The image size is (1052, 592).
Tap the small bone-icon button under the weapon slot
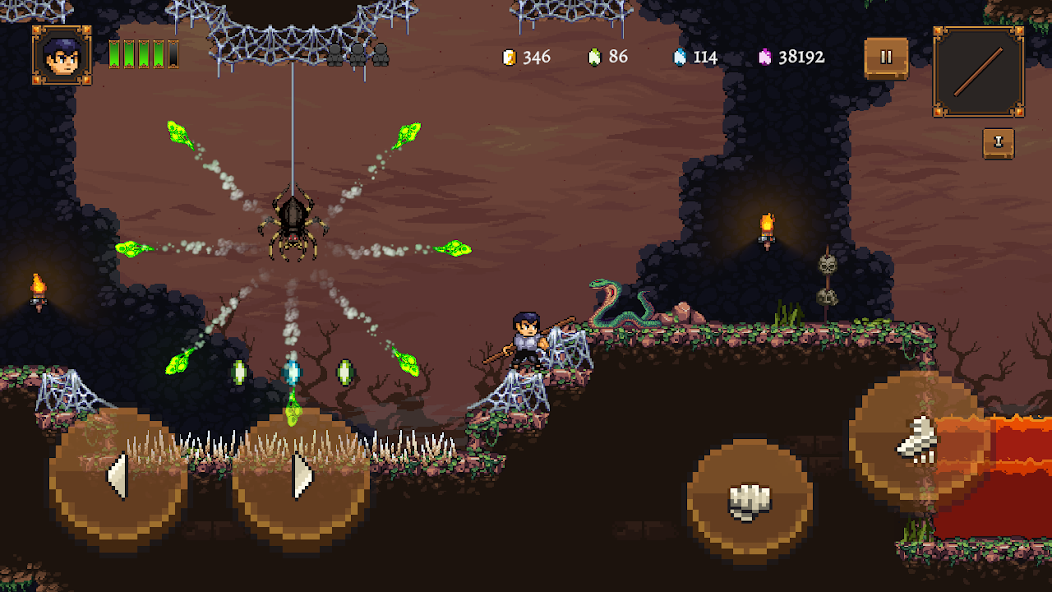998,143
